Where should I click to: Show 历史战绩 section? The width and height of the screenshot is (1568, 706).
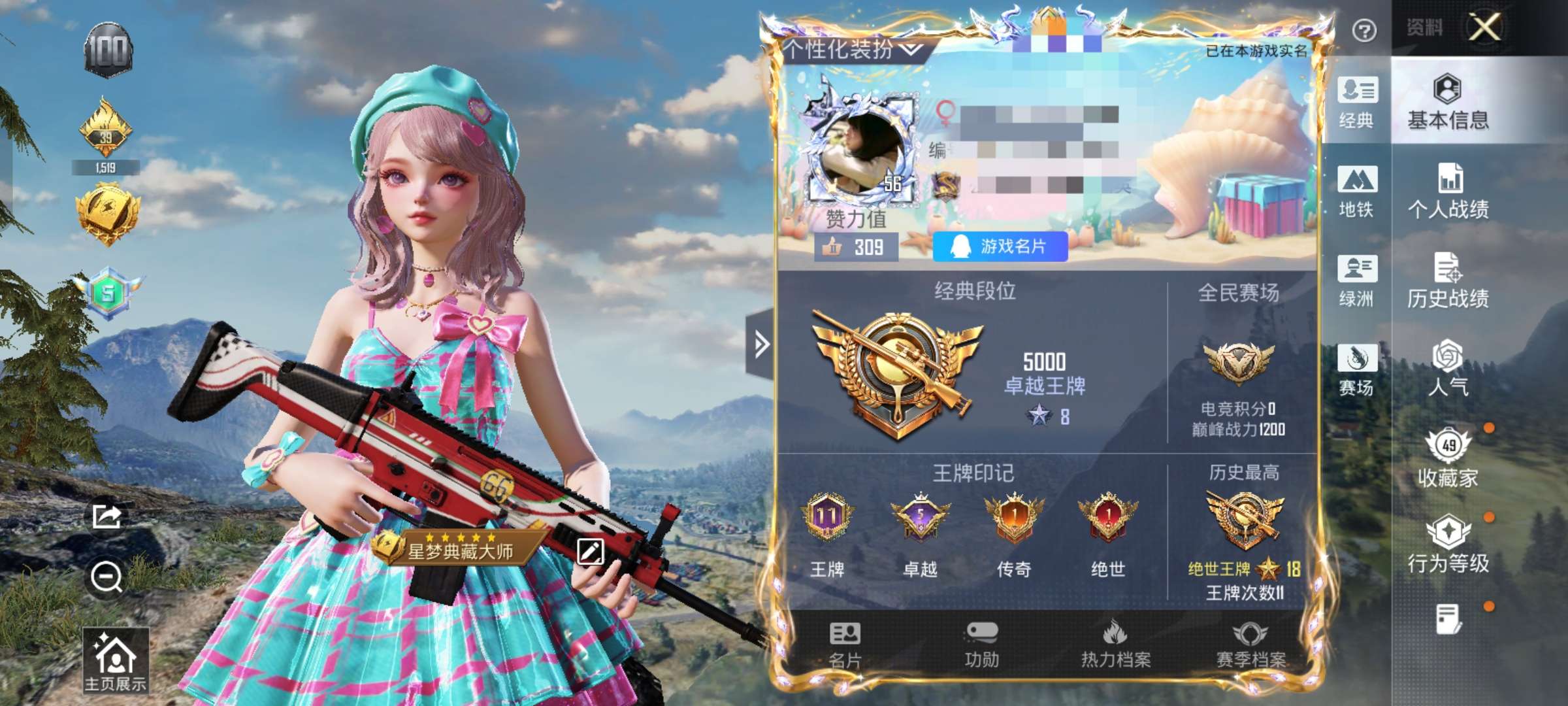tap(1448, 280)
